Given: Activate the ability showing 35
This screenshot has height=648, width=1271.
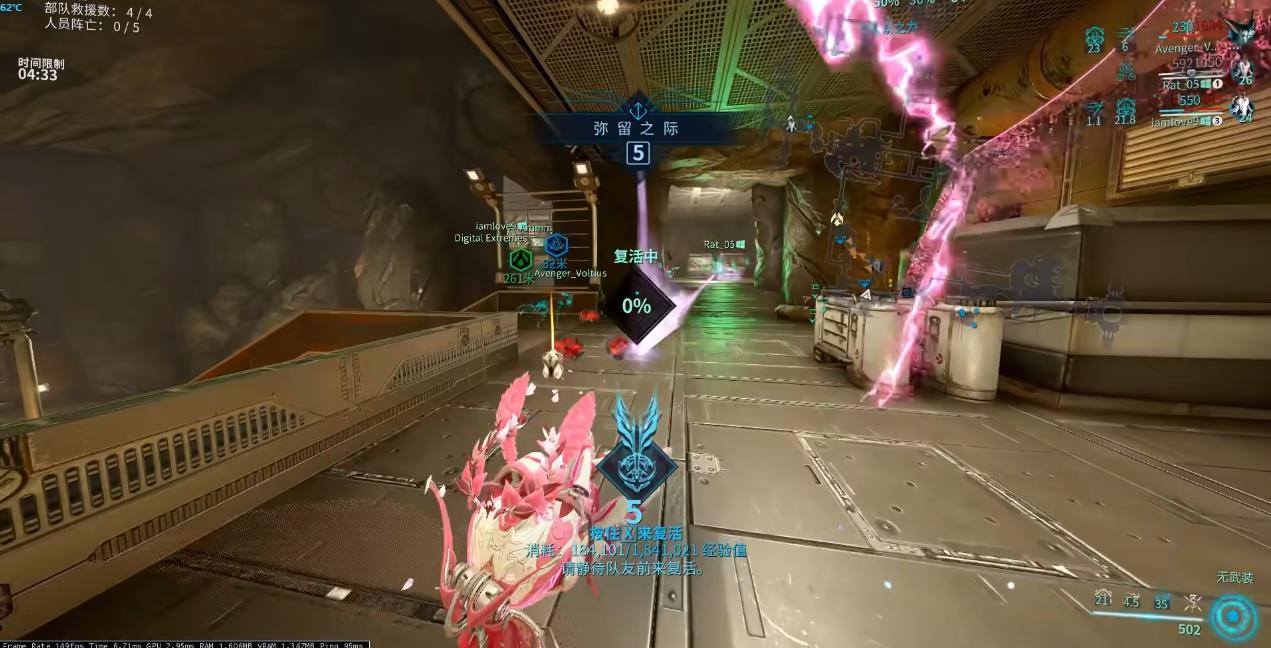Looking at the screenshot, I should click(x=1161, y=599).
